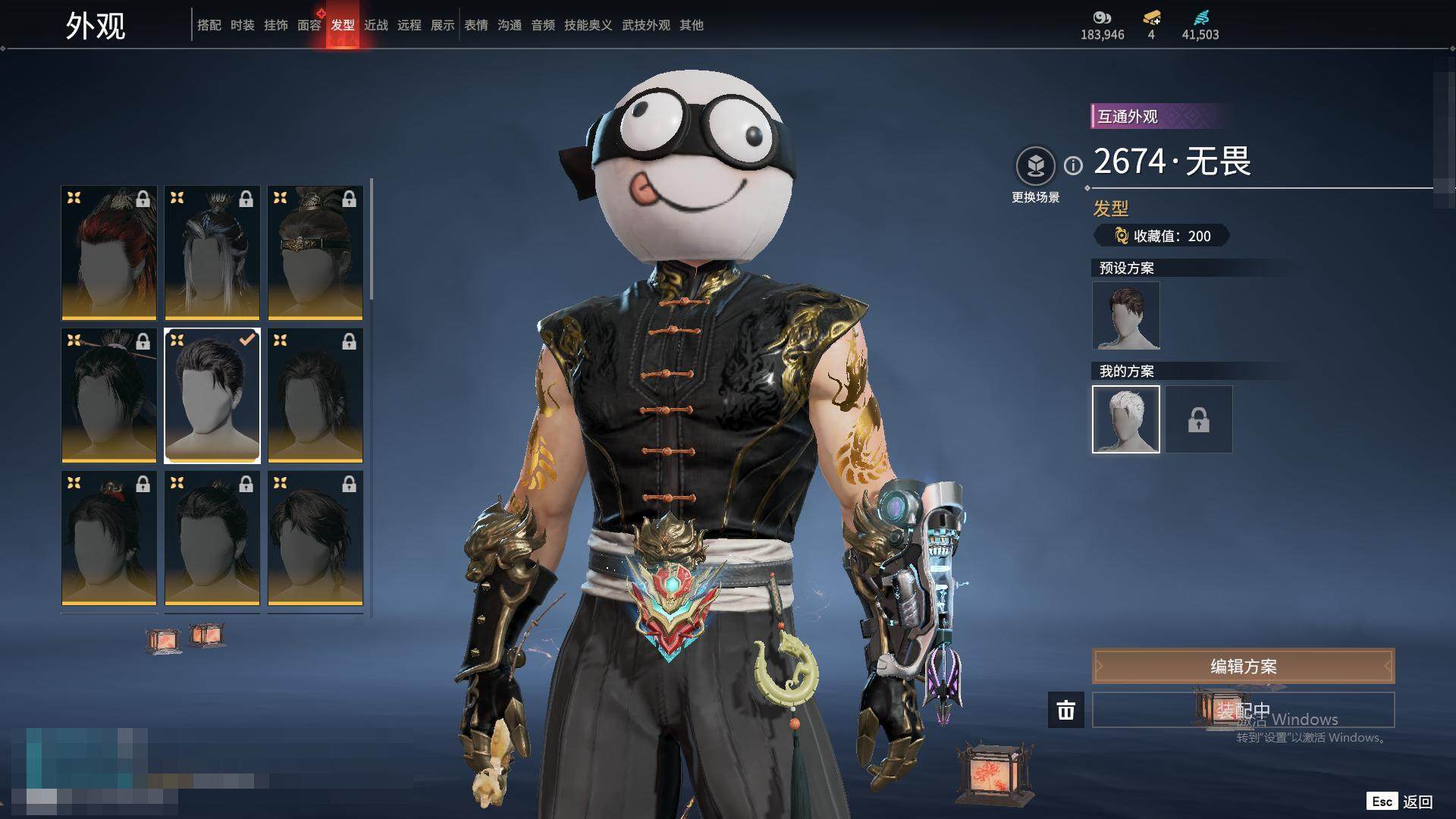Open the 时装 outfit tab
The image size is (1456, 819).
click(242, 25)
